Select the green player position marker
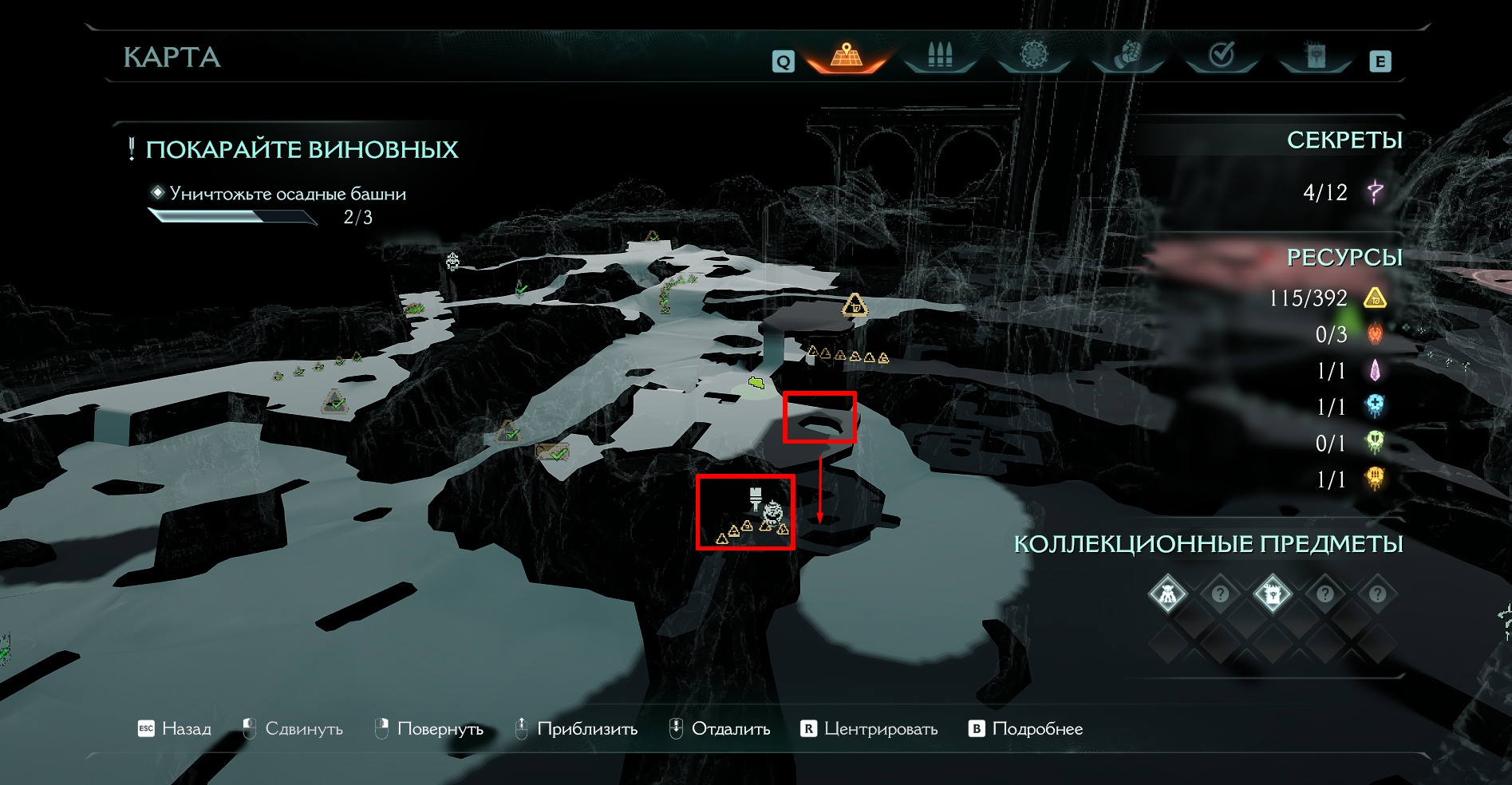Viewport: 1512px width, 785px height. tap(757, 385)
